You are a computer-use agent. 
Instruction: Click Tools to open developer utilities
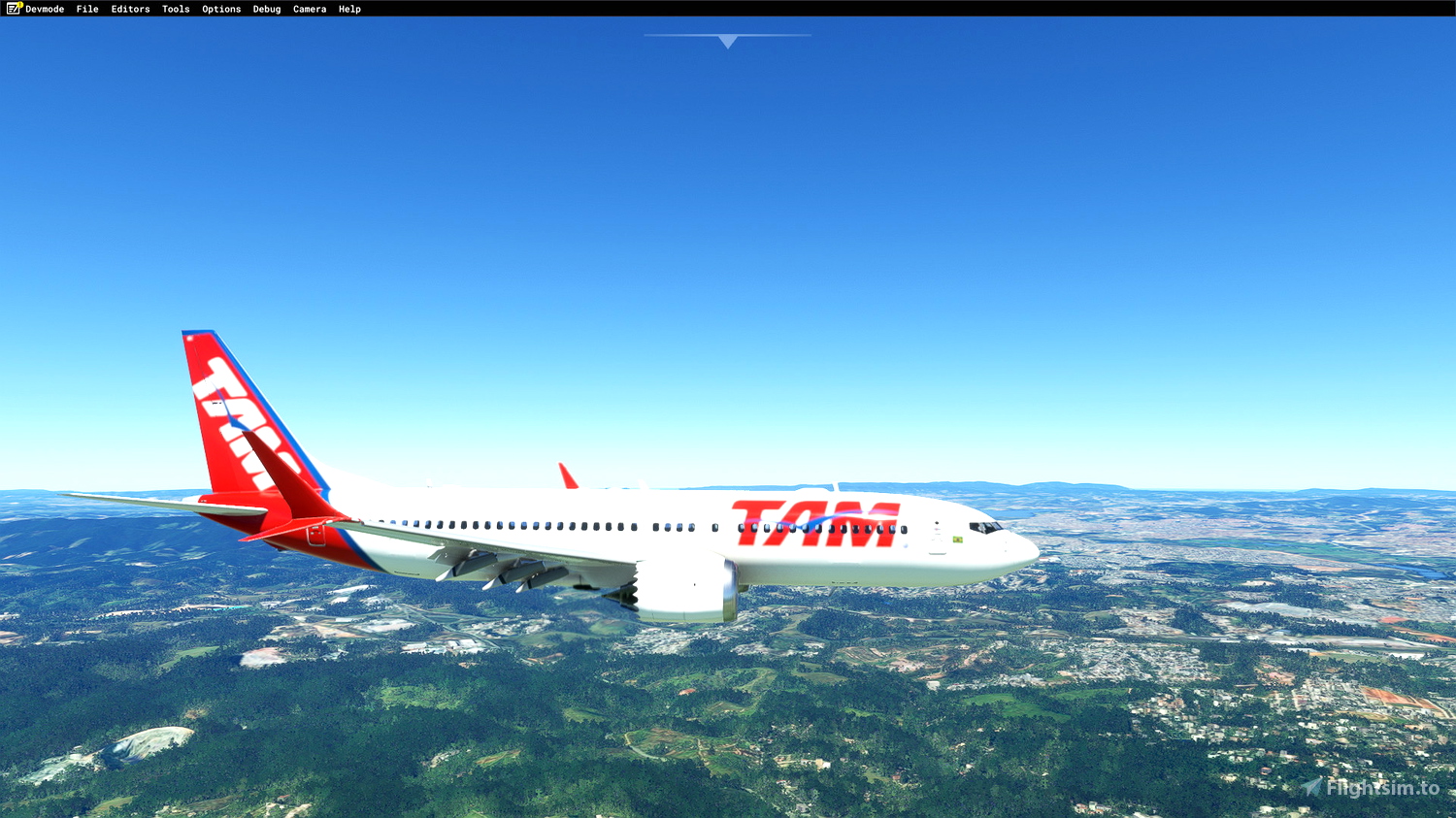click(175, 9)
